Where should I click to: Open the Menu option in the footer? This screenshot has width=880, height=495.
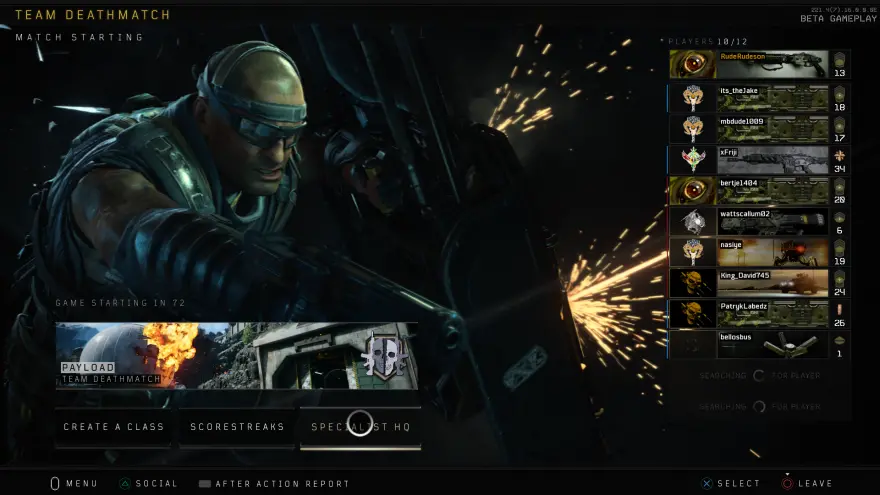coord(74,484)
